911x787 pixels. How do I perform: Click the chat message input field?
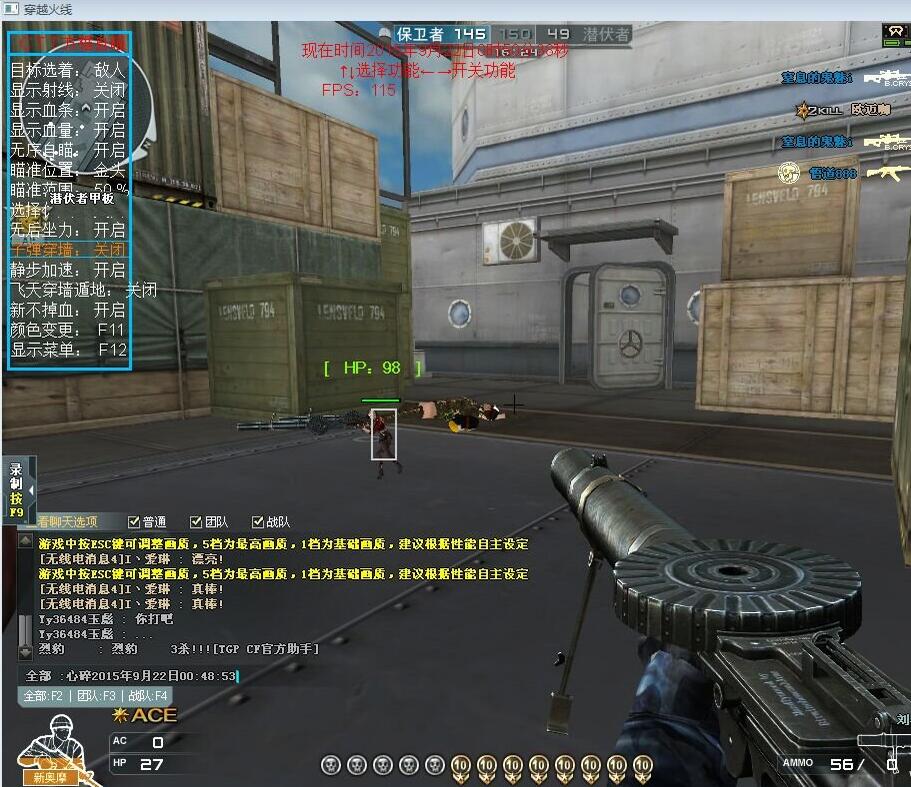click(140, 676)
